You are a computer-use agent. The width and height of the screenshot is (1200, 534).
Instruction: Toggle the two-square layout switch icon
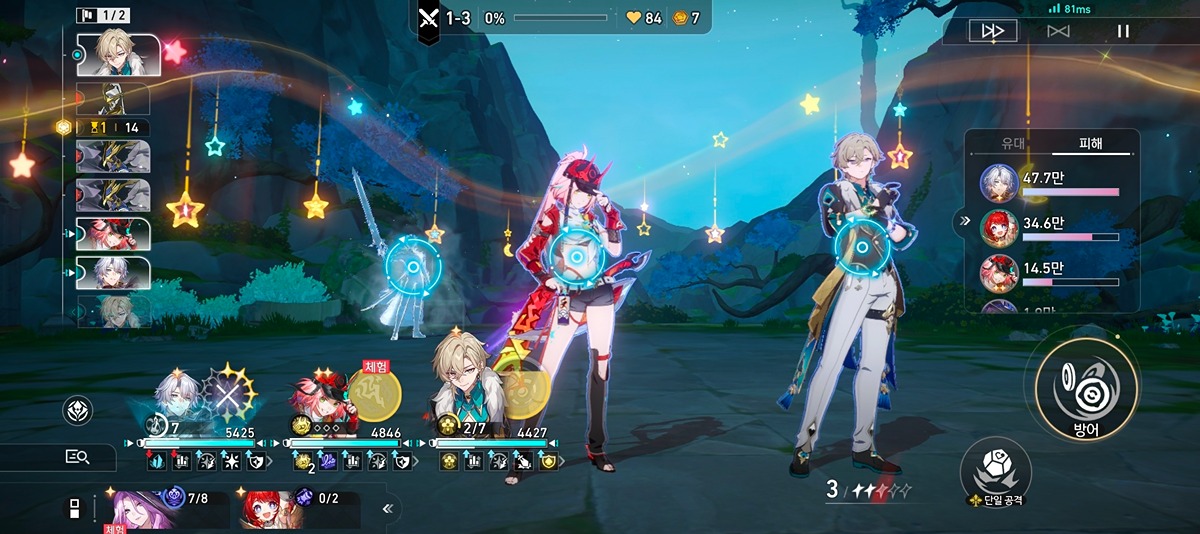click(72, 508)
